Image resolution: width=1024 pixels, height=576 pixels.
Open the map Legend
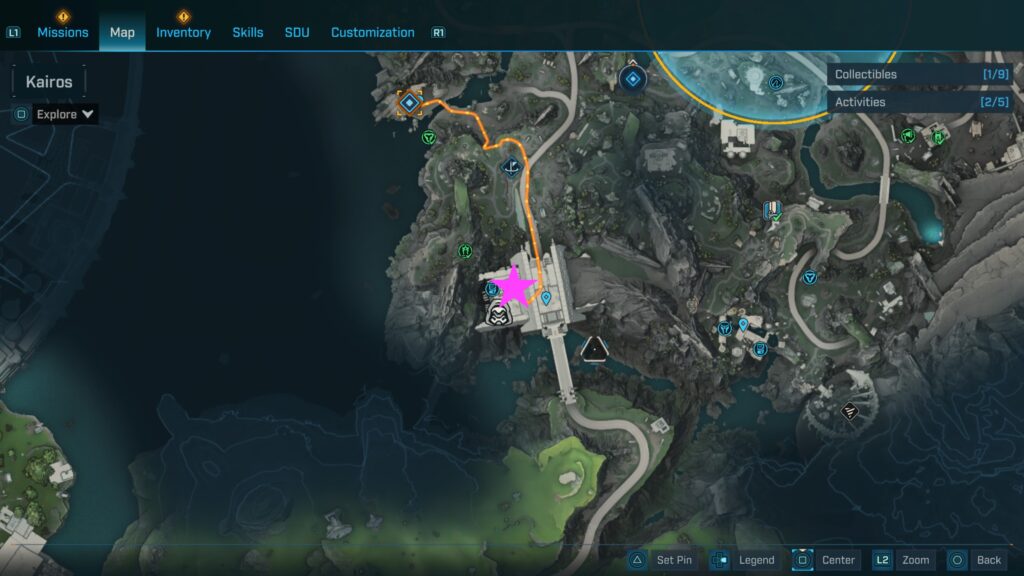(x=743, y=560)
